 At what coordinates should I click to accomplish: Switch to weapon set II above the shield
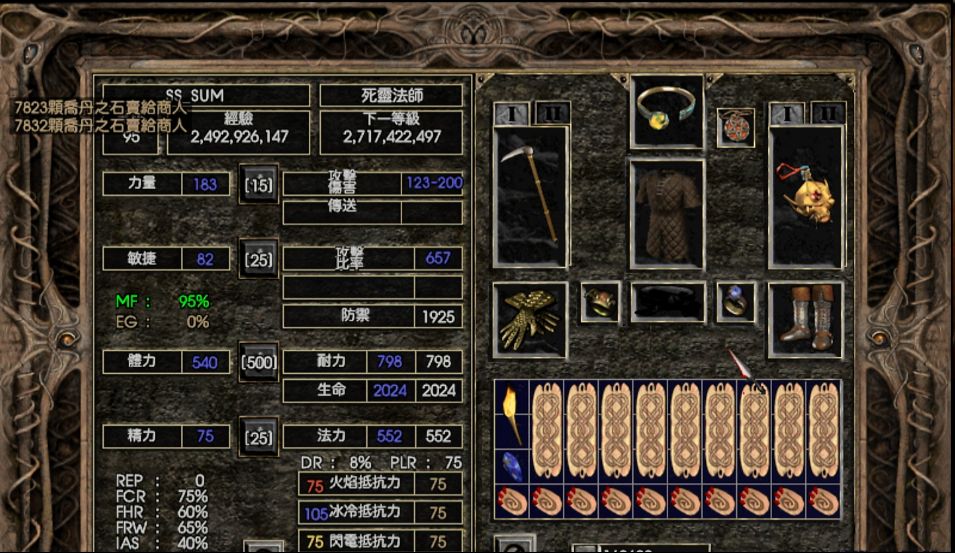pos(828,113)
